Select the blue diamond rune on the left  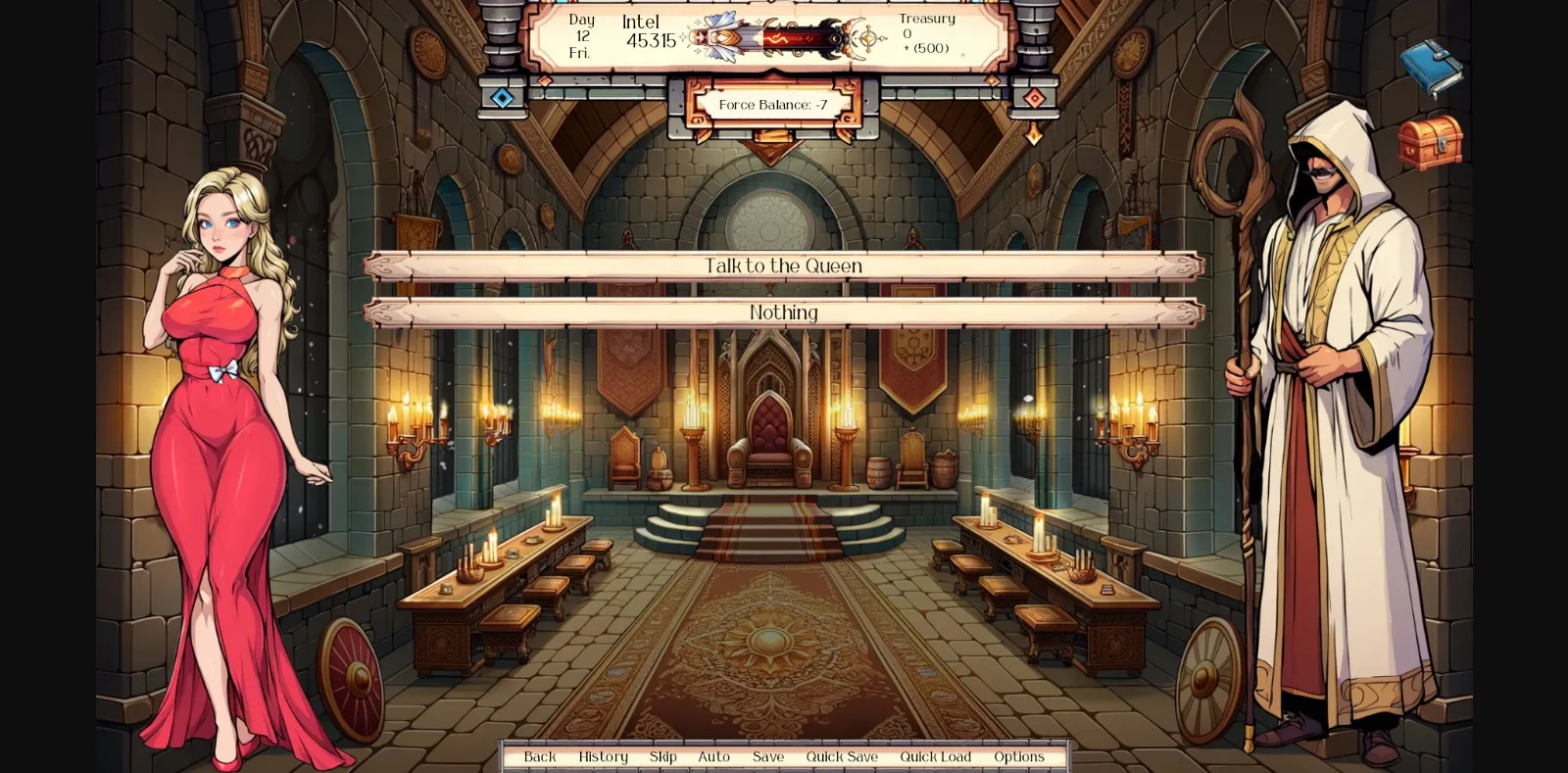504,95
